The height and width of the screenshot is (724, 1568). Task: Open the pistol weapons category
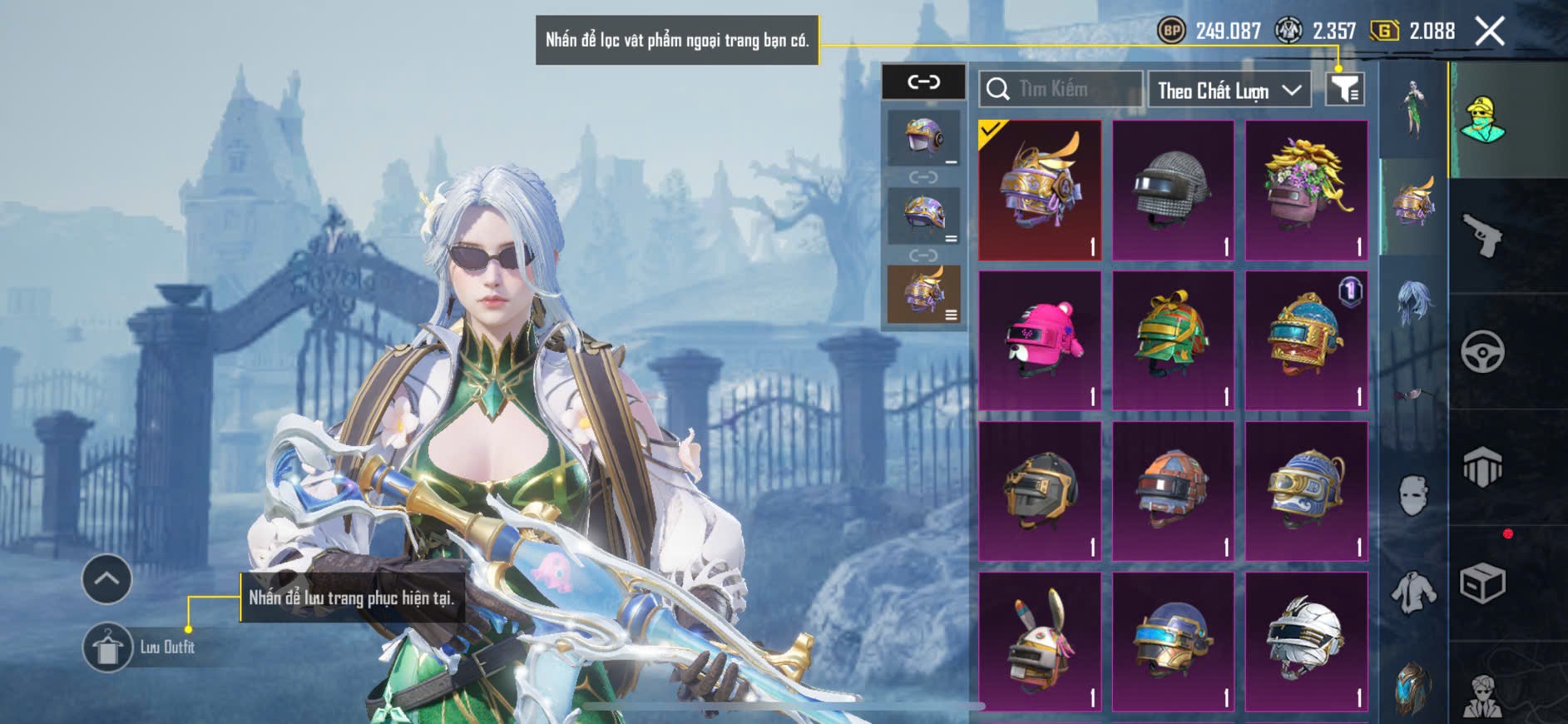tap(1482, 236)
